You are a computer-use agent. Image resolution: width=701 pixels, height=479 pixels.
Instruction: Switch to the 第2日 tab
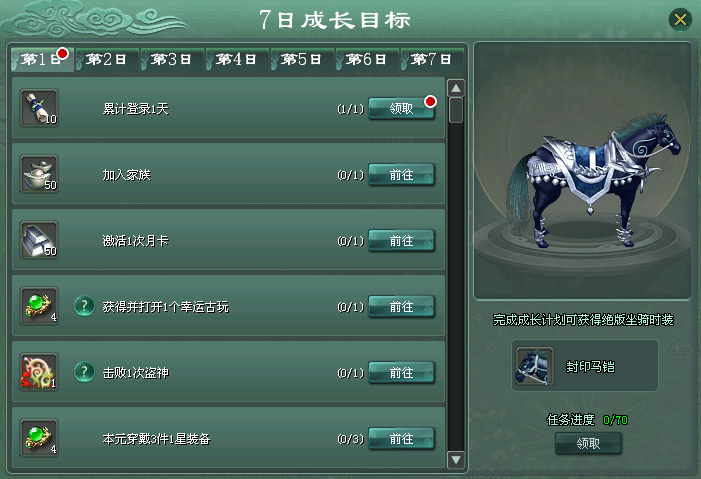click(107, 60)
